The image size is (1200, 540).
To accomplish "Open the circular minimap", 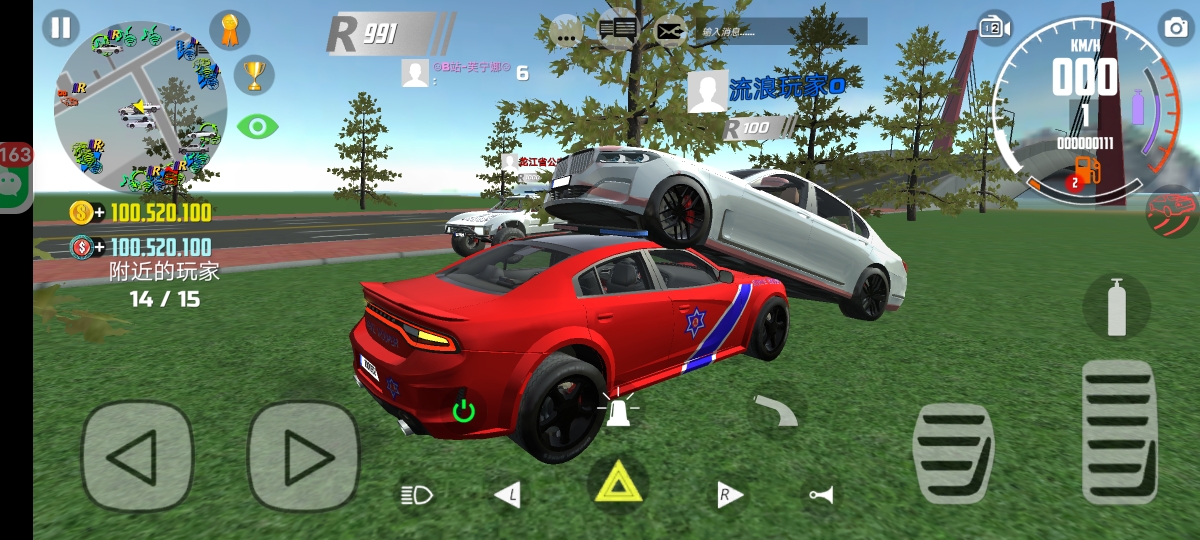I will point(141,106).
